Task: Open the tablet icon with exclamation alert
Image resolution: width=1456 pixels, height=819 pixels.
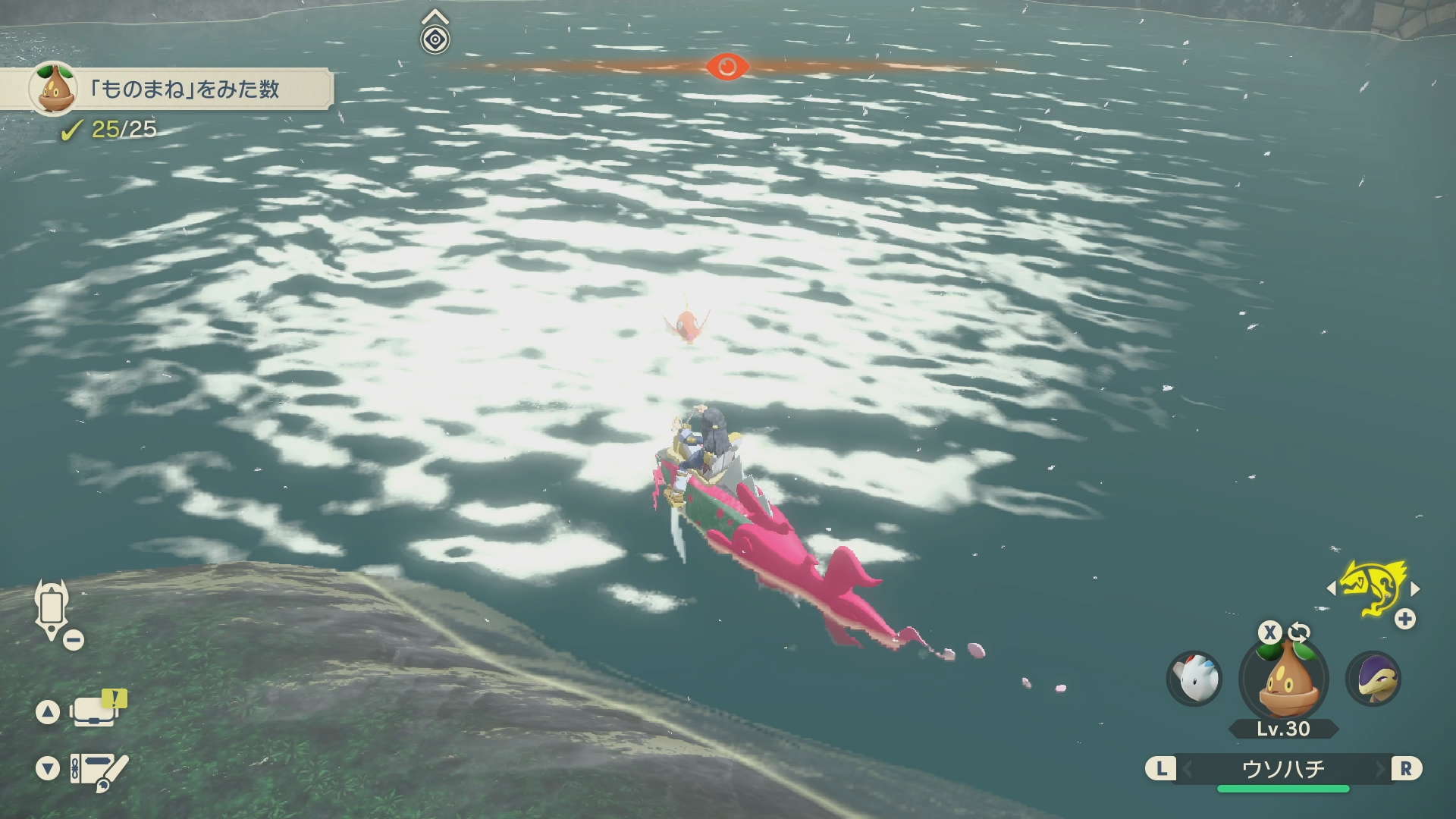Action: tap(97, 710)
